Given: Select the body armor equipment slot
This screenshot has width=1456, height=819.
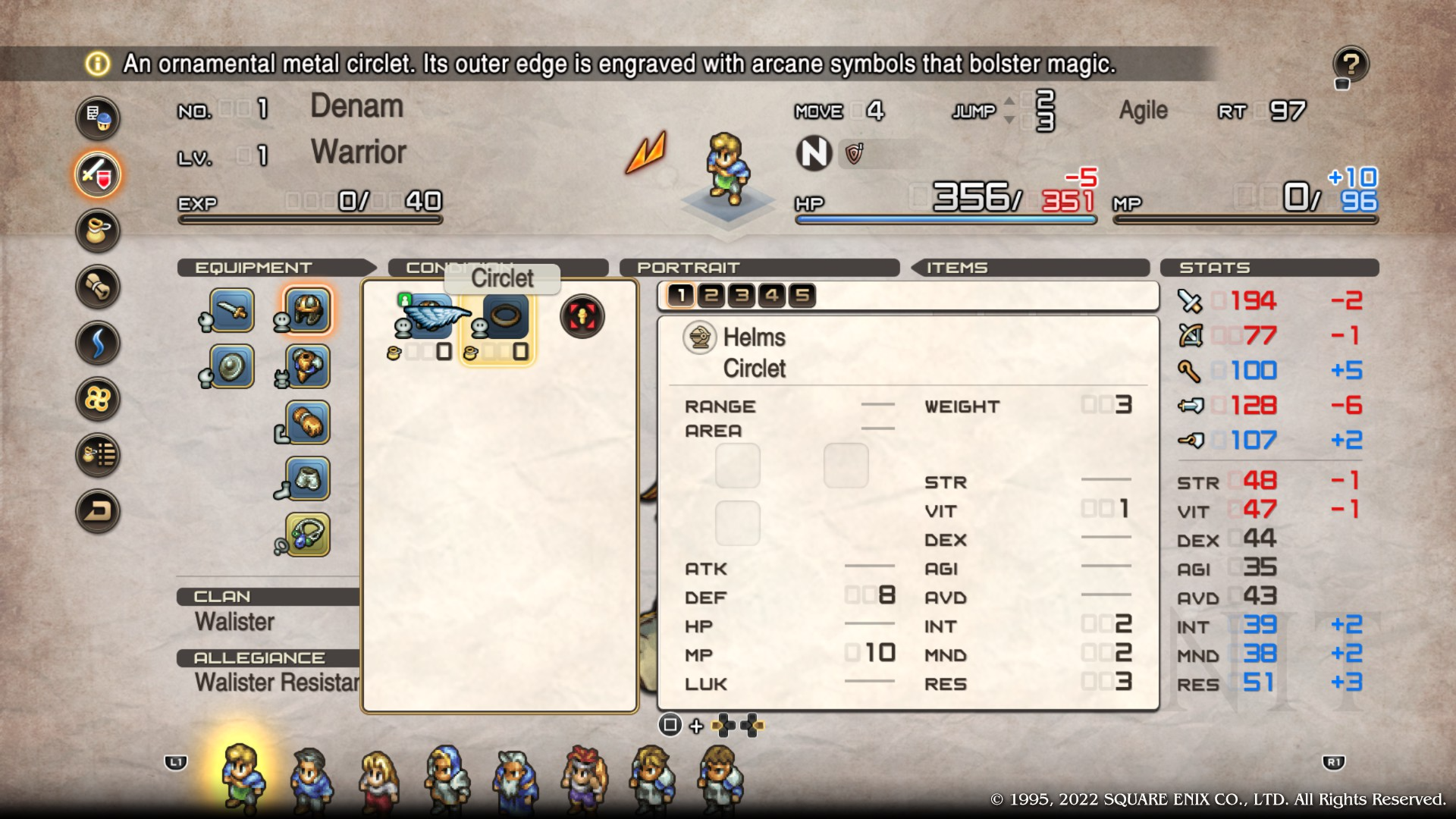Looking at the screenshot, I should 308,367.
